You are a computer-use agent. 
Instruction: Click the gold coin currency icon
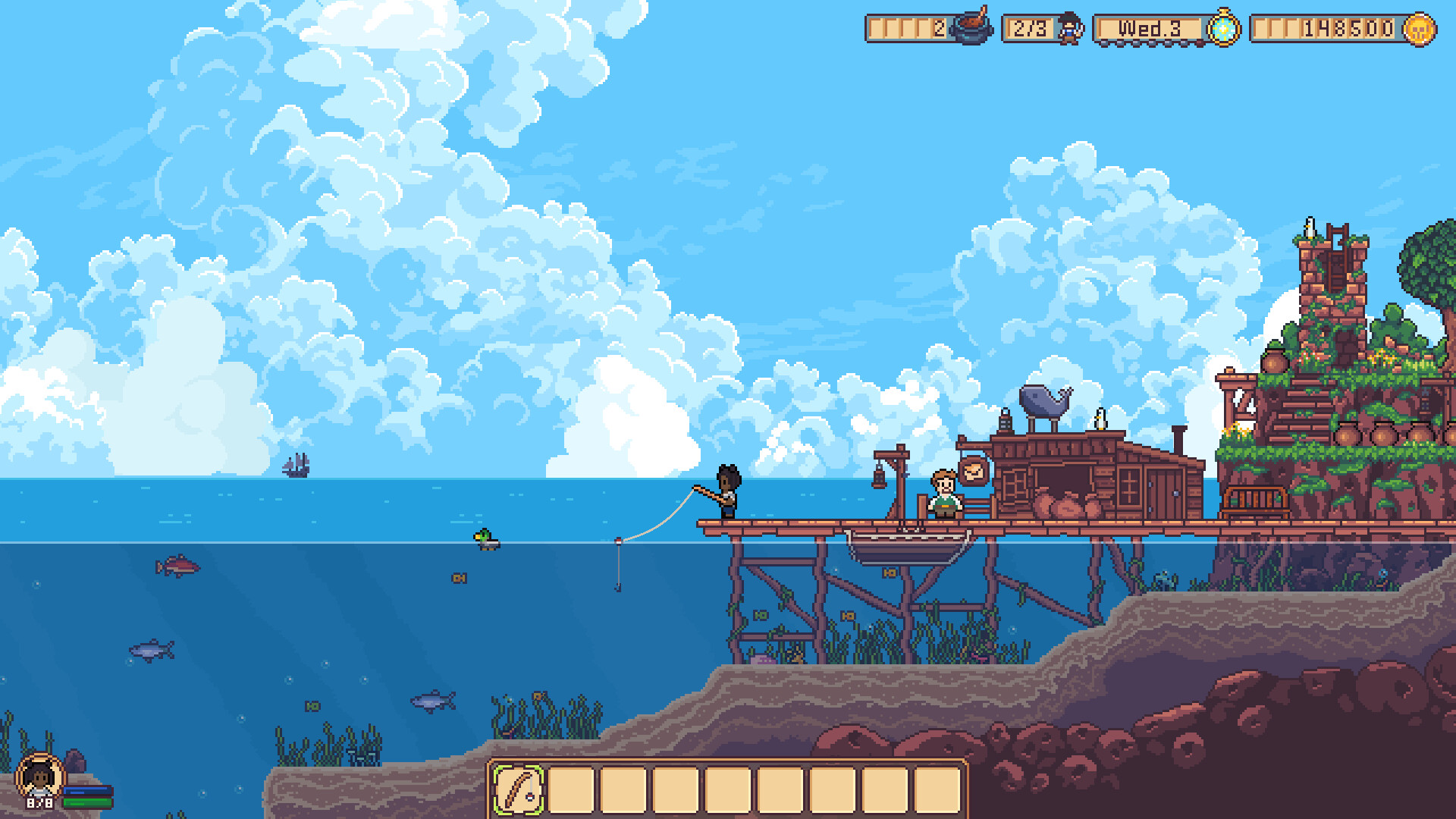(x=1420, y=30)
